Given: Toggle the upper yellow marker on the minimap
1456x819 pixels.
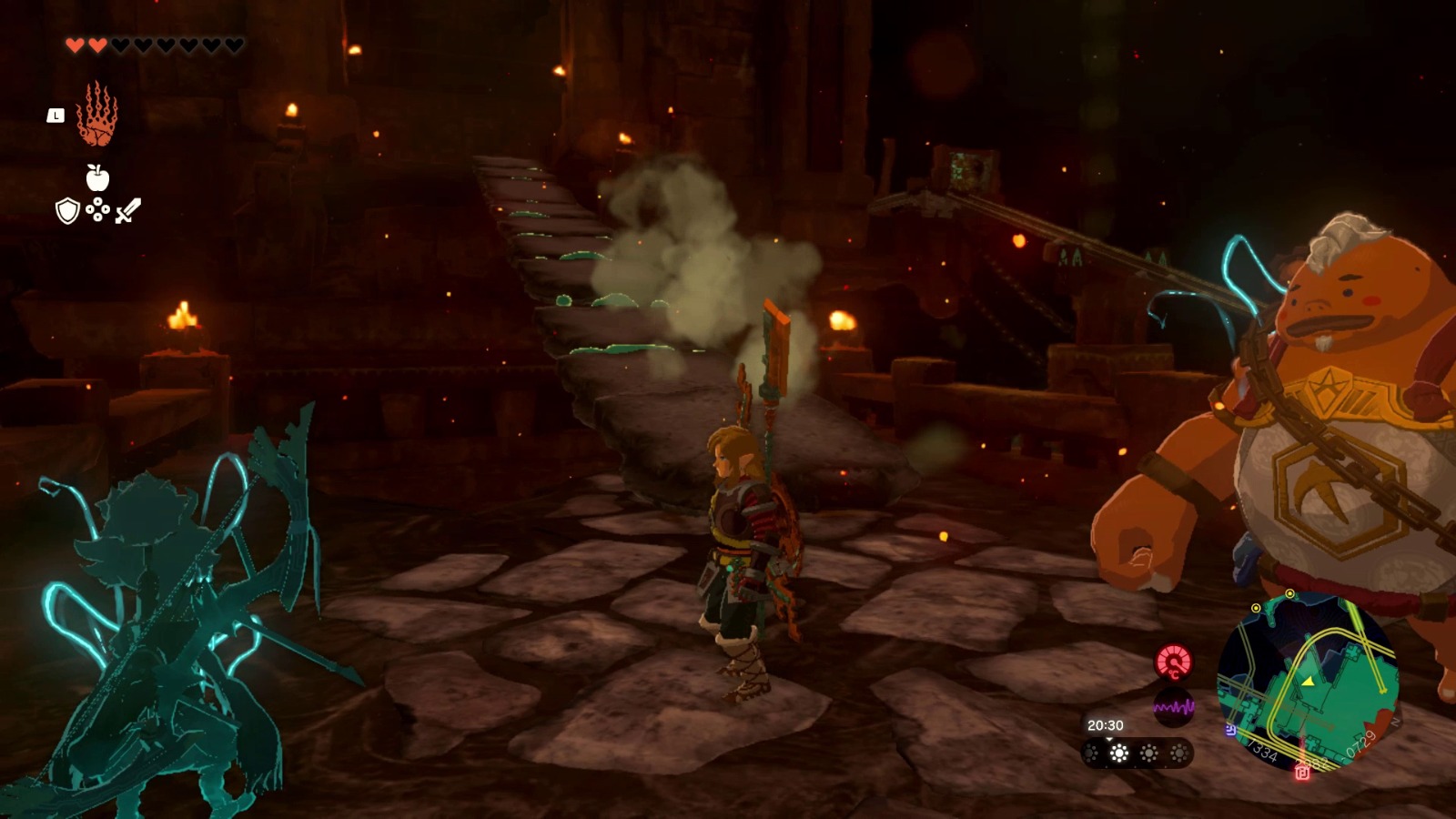Looking at the screenshot, I should point(1289,593).
